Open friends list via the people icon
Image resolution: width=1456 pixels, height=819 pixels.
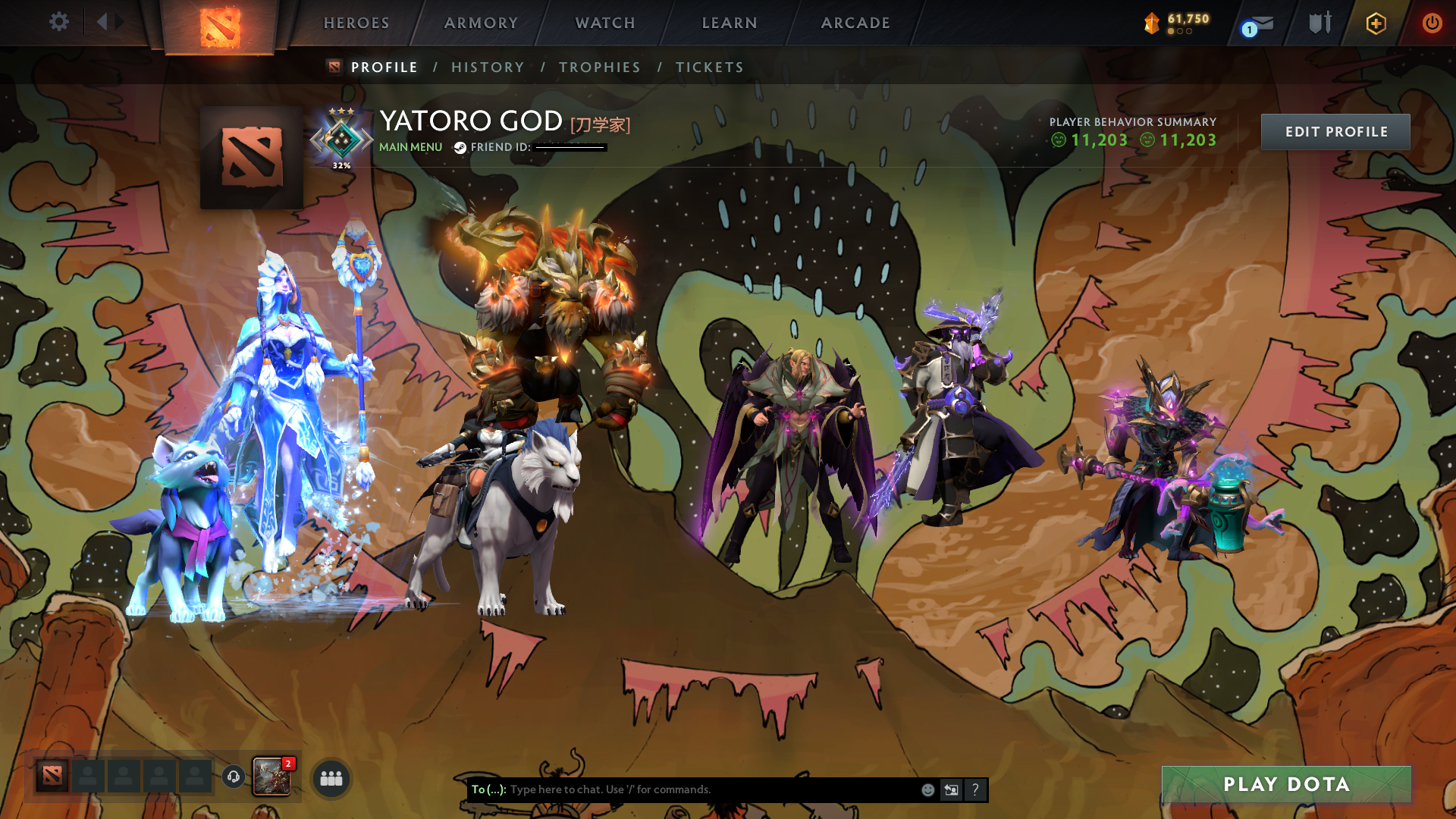pos(330,776)
